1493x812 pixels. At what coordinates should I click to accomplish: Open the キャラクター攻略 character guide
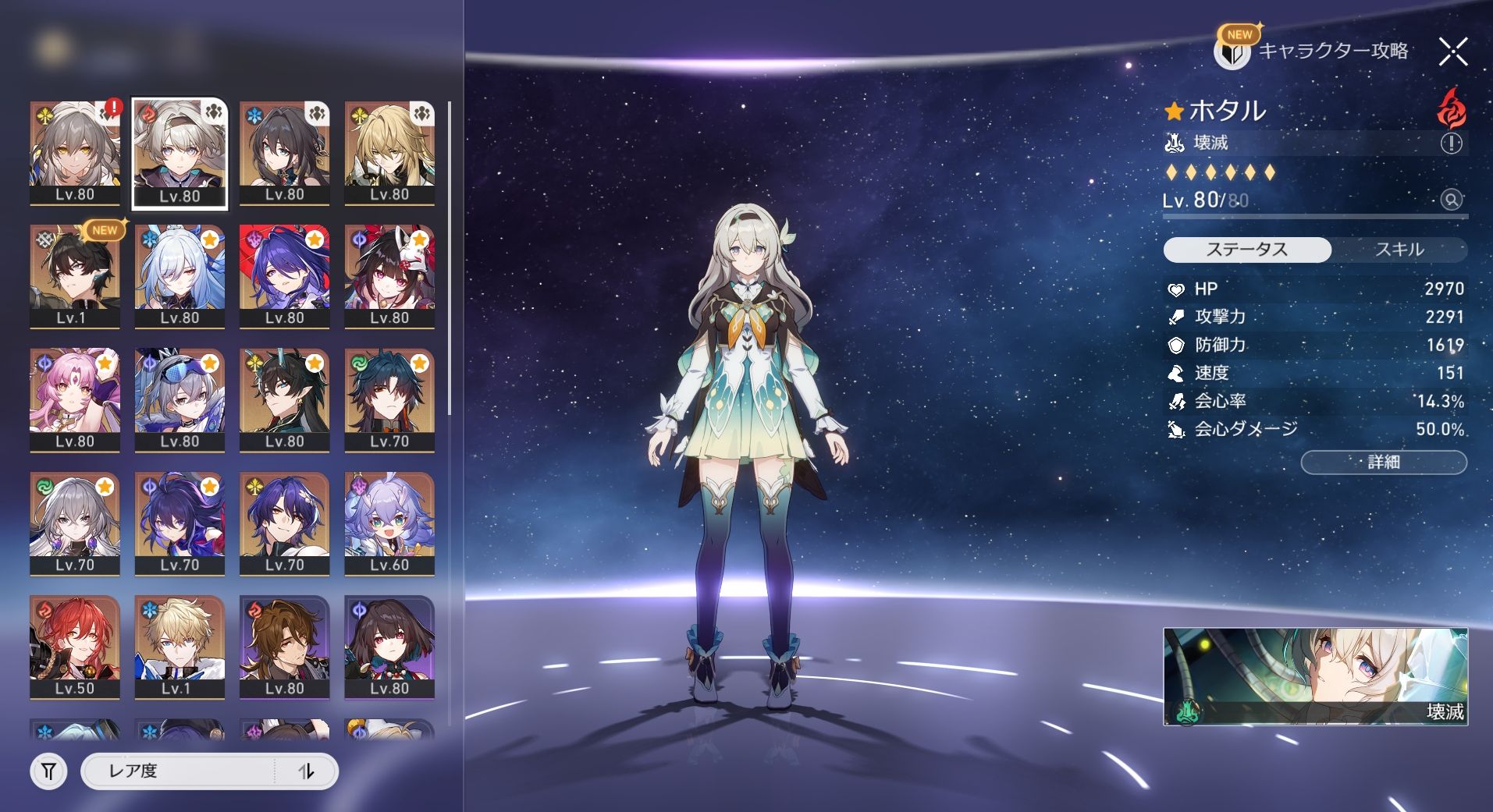[1313, 51]
